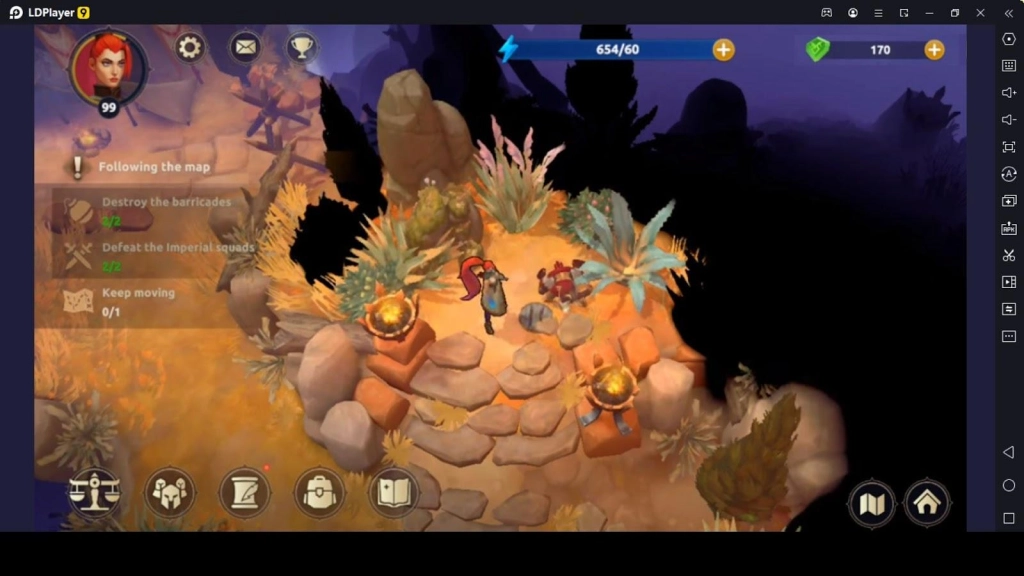Show the folded map
1024x576 pixels.
click(x=872, y=503)
